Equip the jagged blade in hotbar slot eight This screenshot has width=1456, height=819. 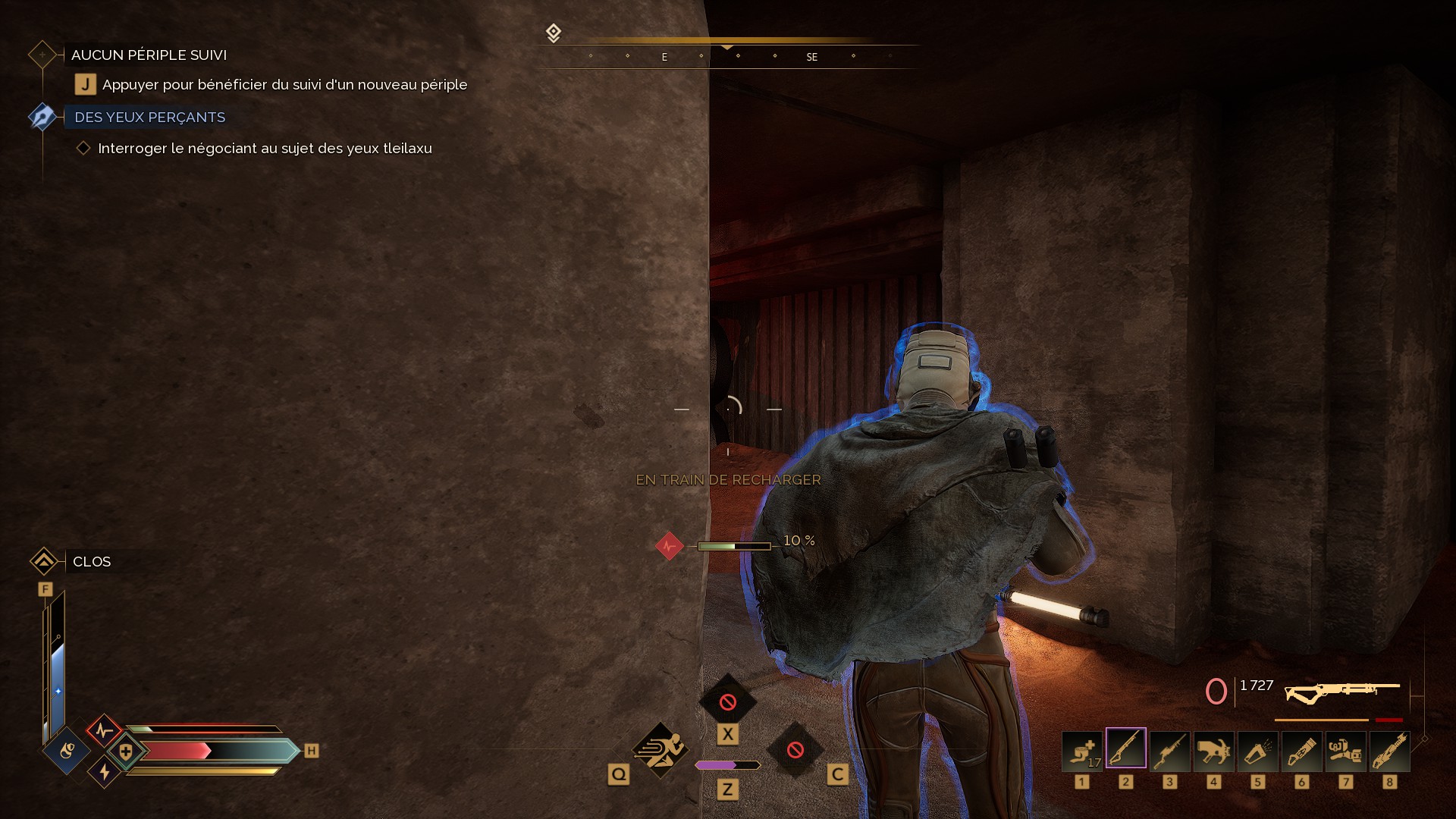[x=1389, y=750]
